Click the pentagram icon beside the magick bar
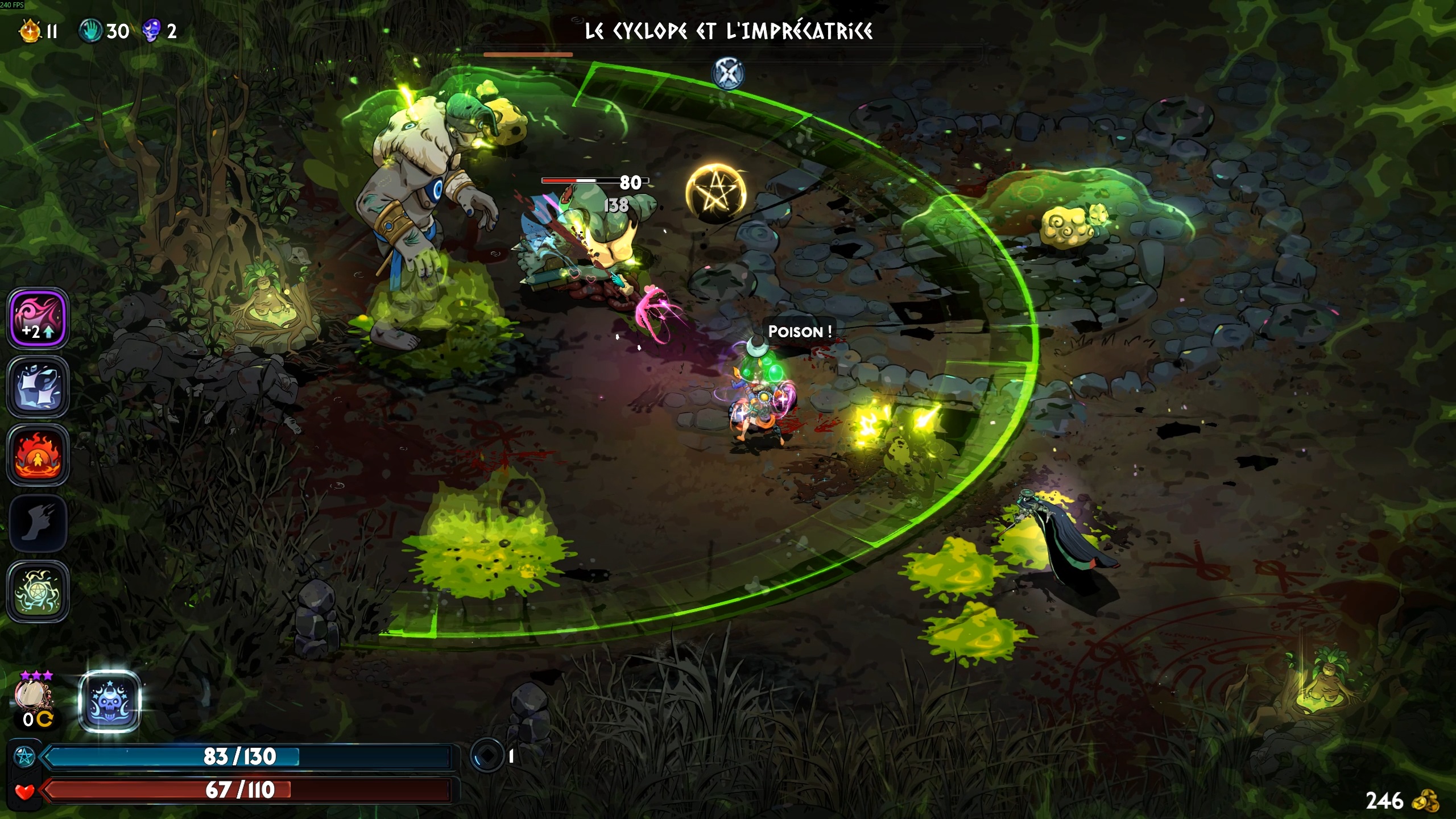The width and height of the screenshot is (1456, 819). [24, 757]
